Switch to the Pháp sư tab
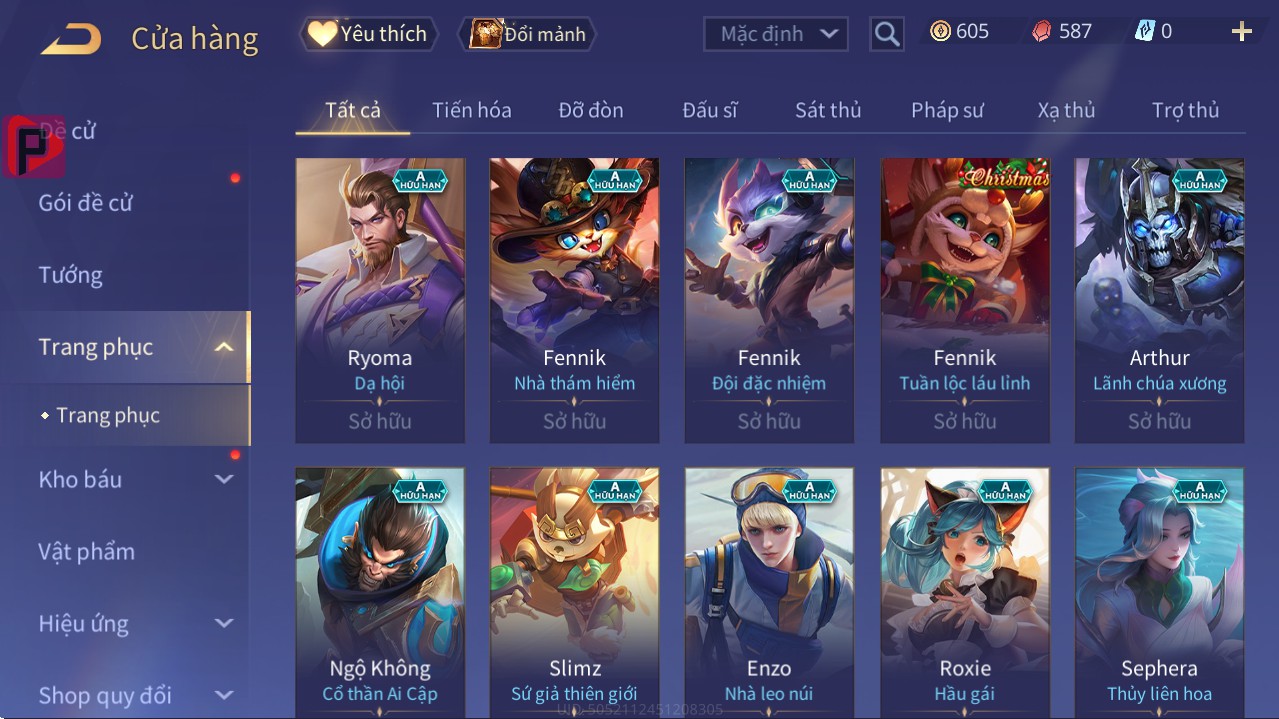Viewport: 1279px width, 719px height. pyautogui.click(x=947, y=110)
